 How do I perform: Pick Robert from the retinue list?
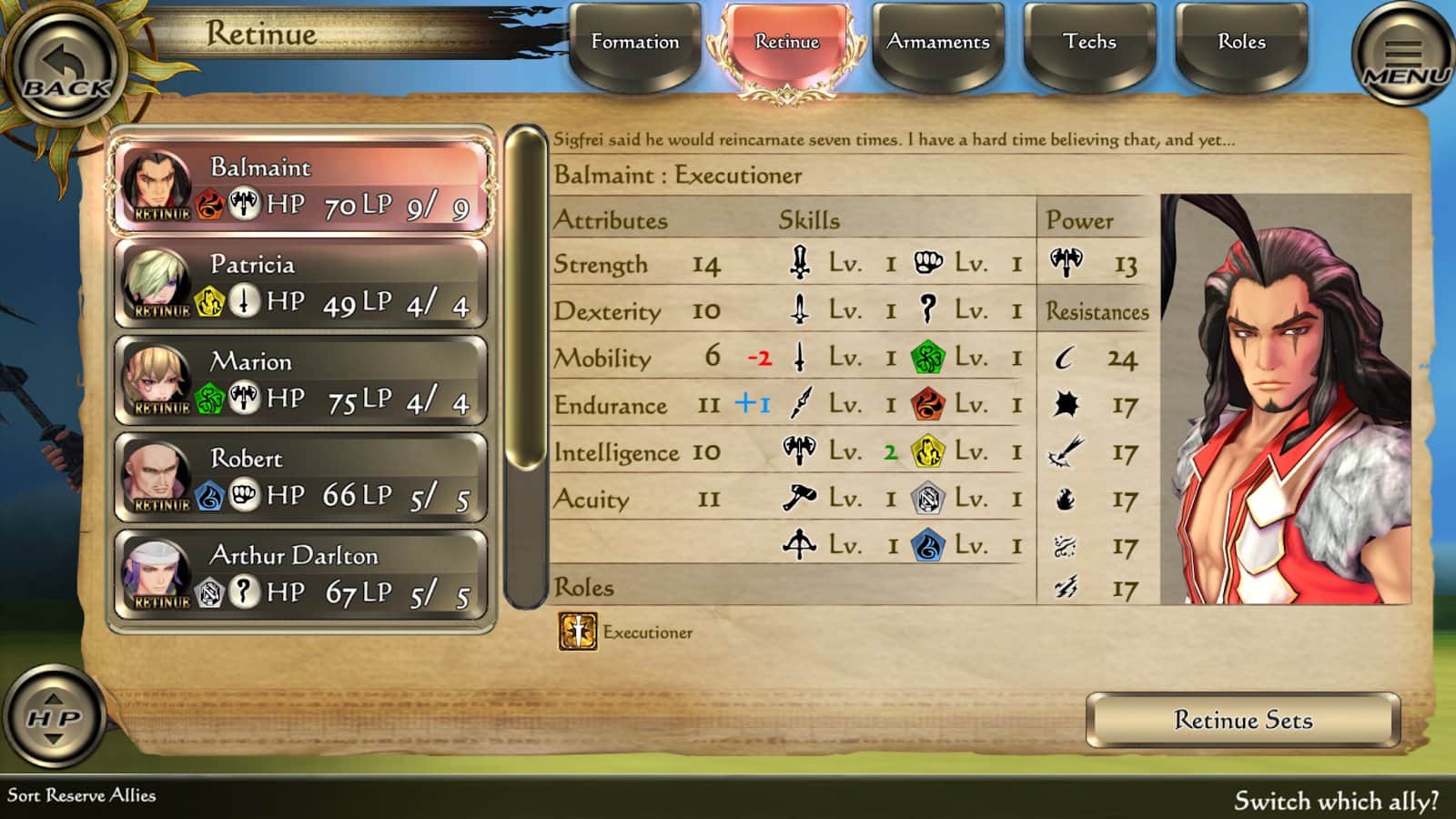pyautogui.click(x=301, y=479)
